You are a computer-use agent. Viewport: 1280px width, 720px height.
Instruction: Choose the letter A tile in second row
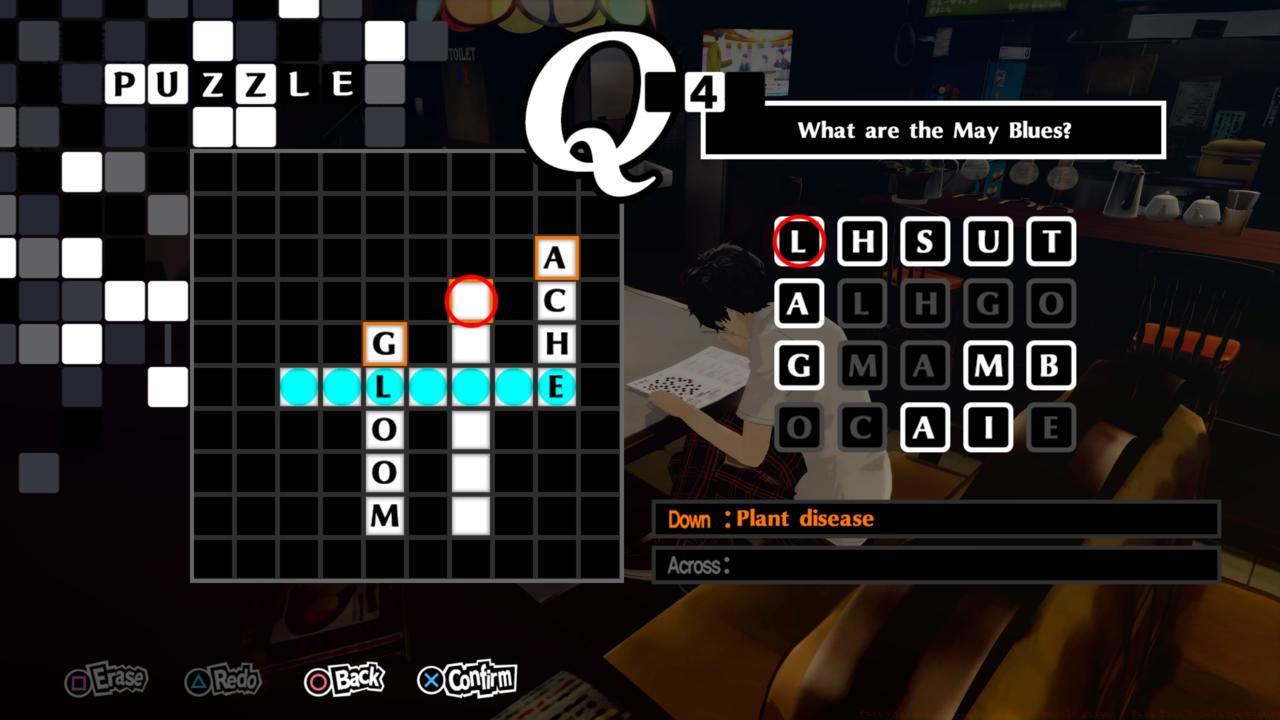click(796, 303)
